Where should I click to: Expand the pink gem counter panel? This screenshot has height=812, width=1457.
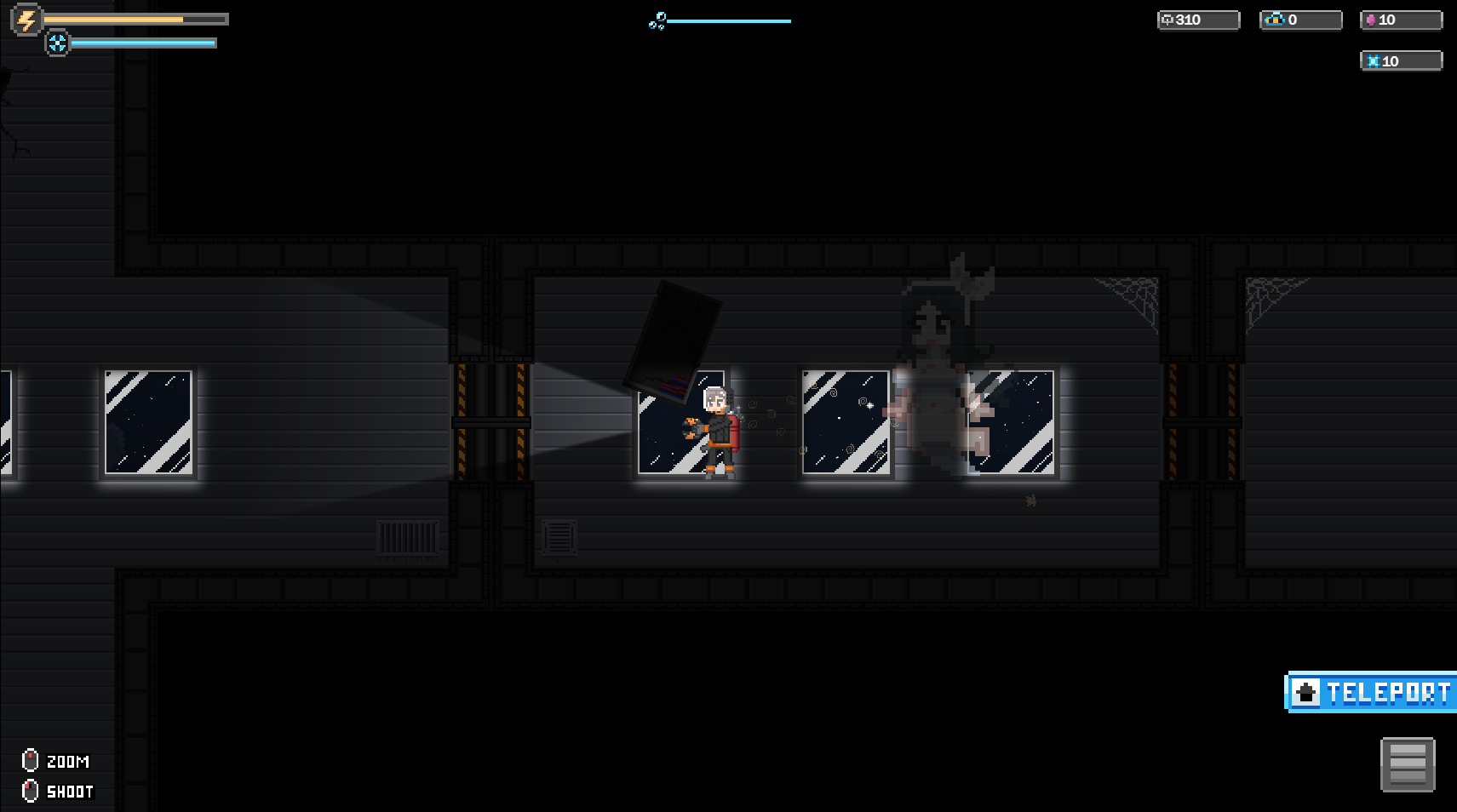(x=1401, y=19)
